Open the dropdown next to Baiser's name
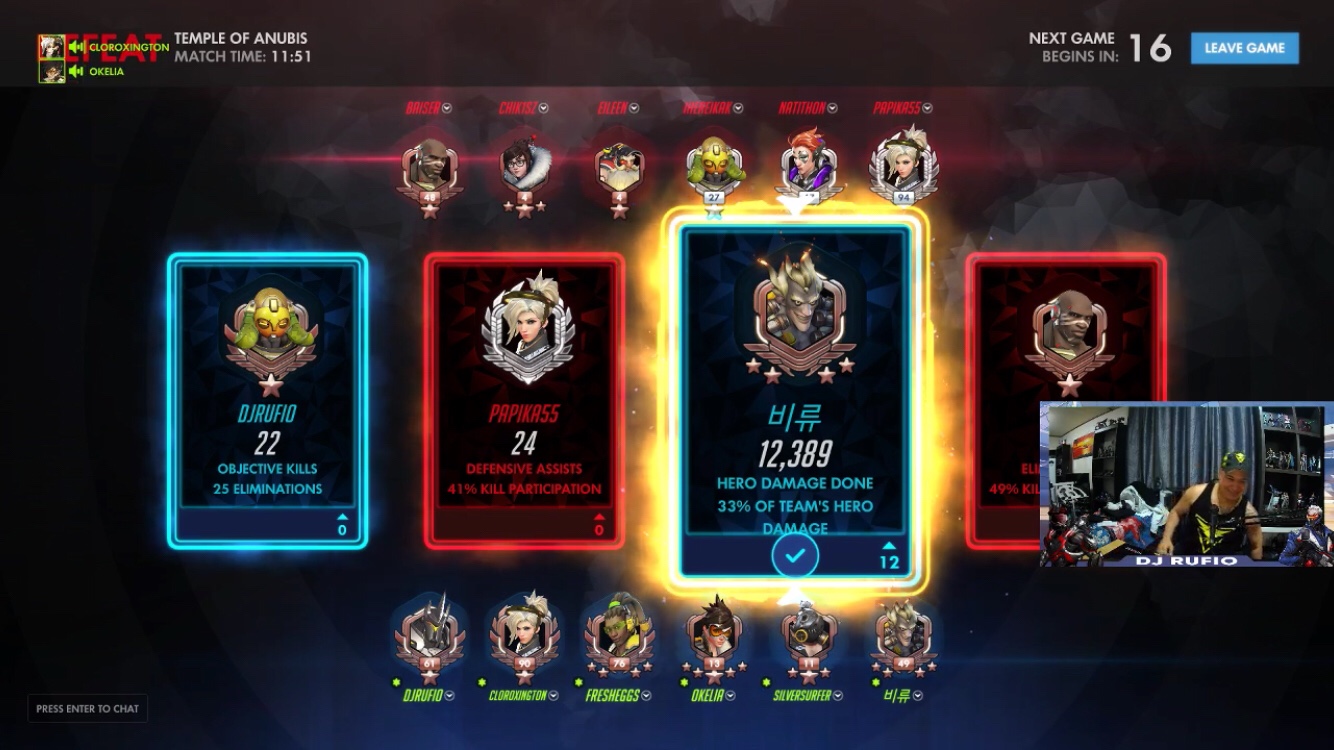The image size is (1334, 750). [x=447, y=108]
